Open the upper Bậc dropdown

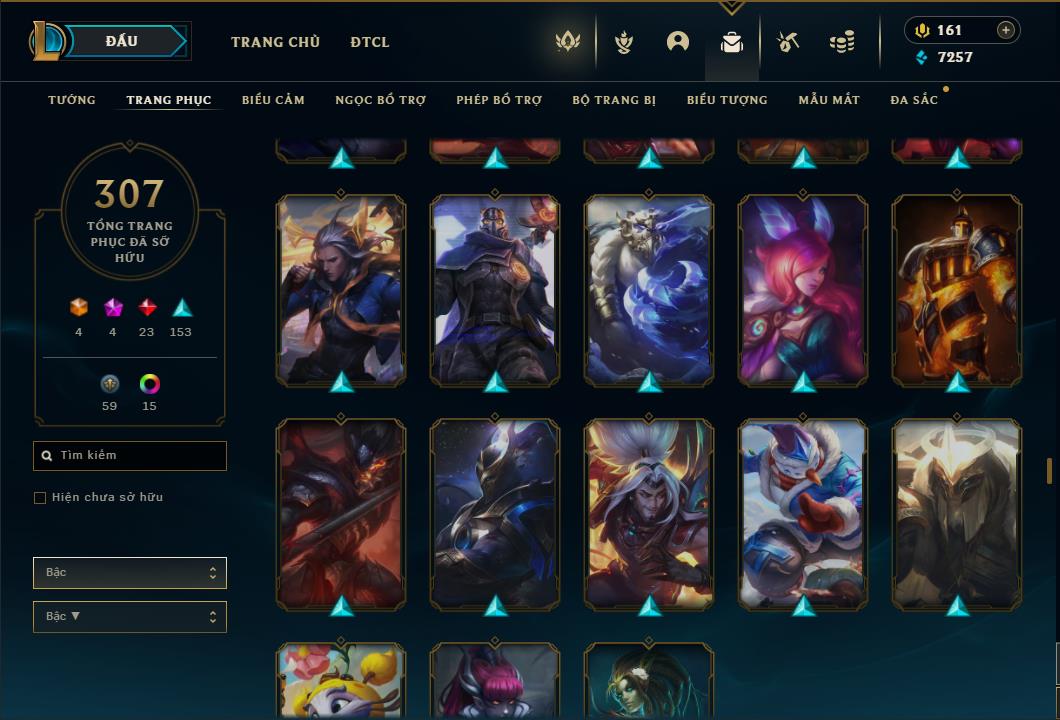point(130,573)
